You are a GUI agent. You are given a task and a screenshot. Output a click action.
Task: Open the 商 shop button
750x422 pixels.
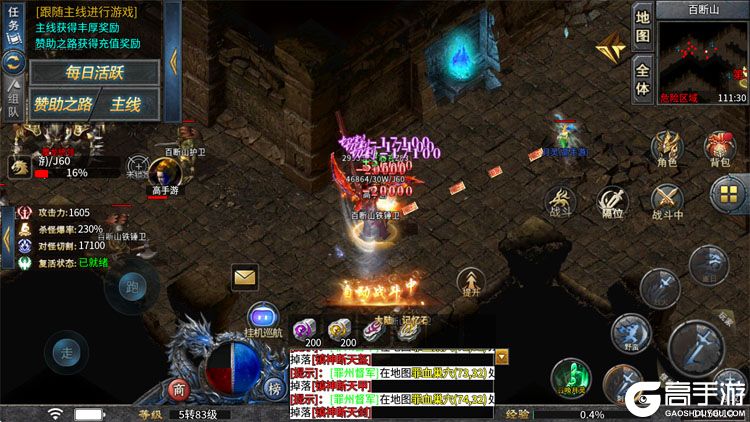[178, 389]
